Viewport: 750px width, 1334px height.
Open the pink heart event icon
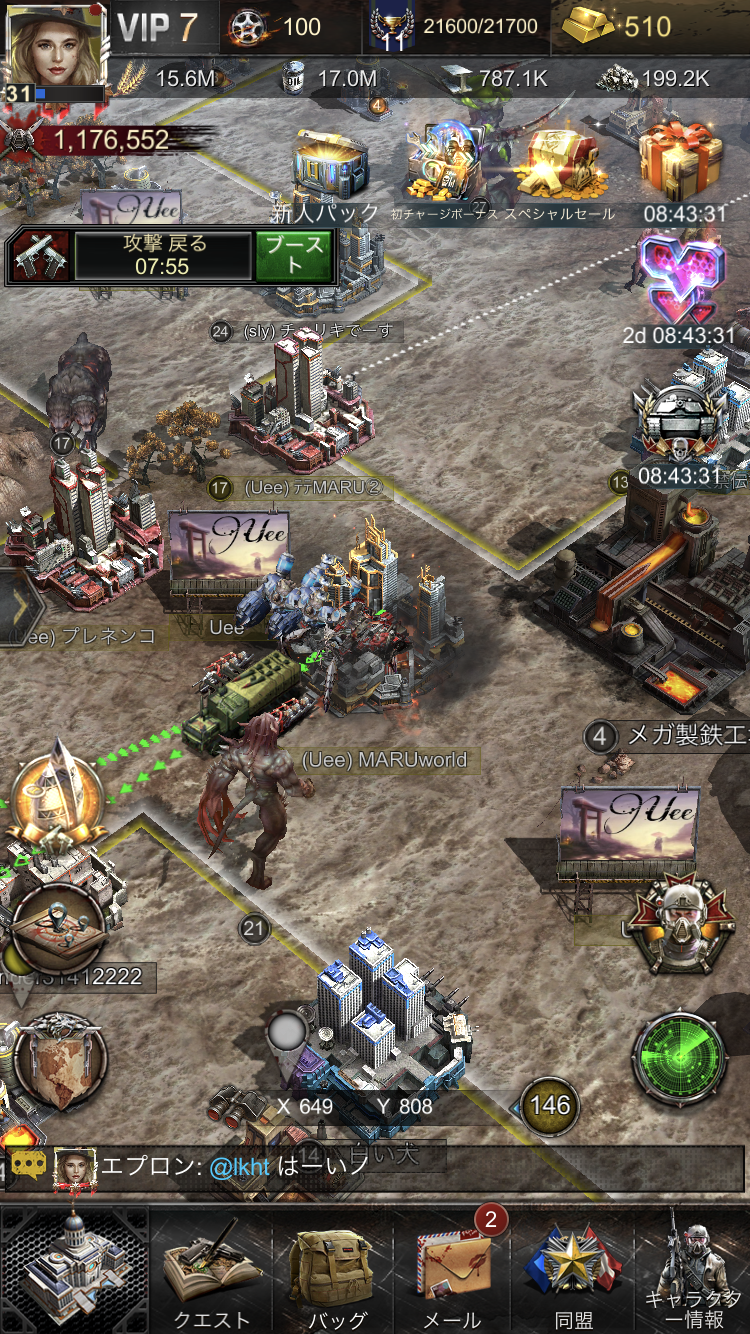pyautogui.click(x=680, y=280)
